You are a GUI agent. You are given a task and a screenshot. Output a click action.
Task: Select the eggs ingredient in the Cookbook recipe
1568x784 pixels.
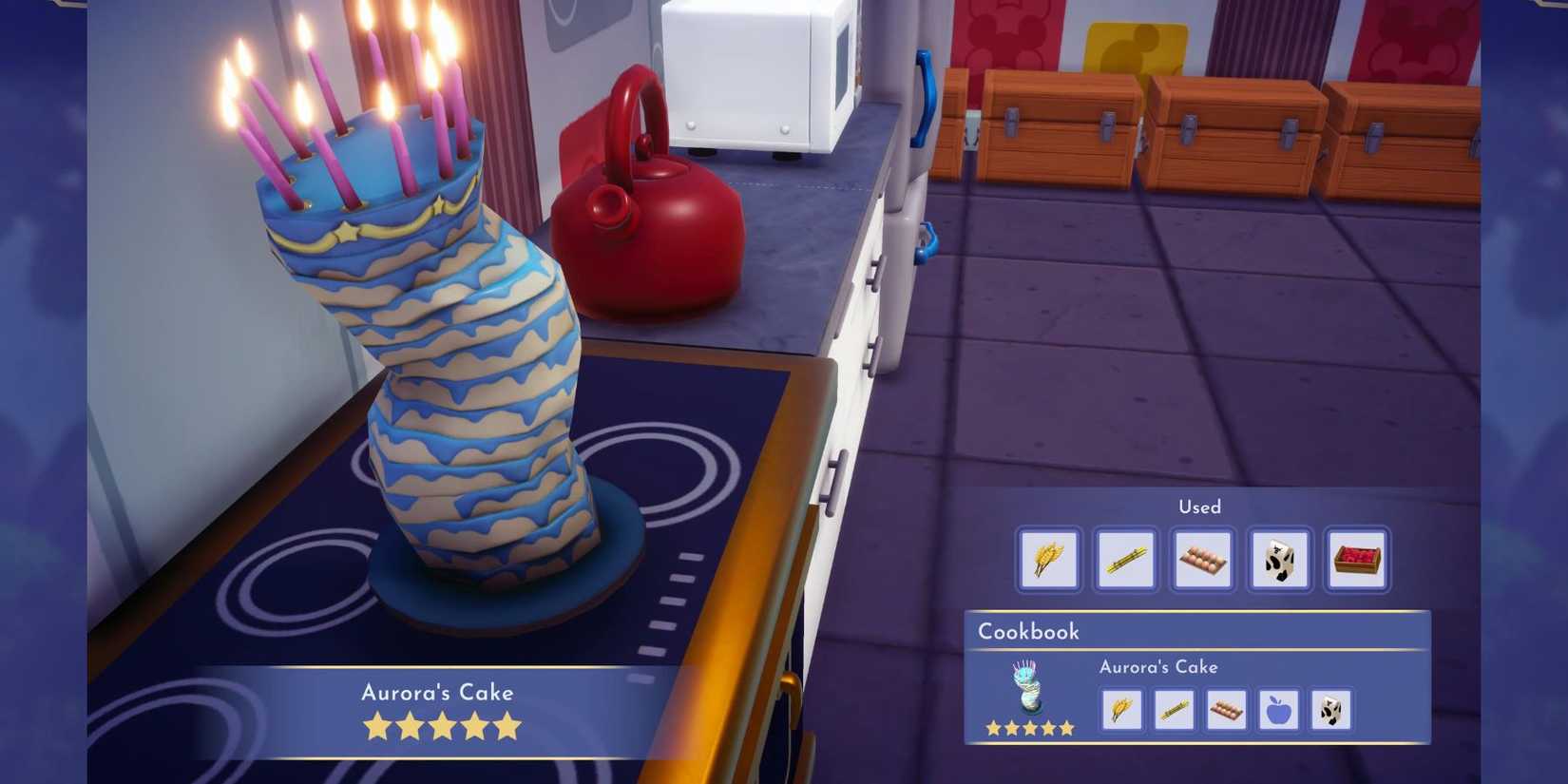[1226, 710]
